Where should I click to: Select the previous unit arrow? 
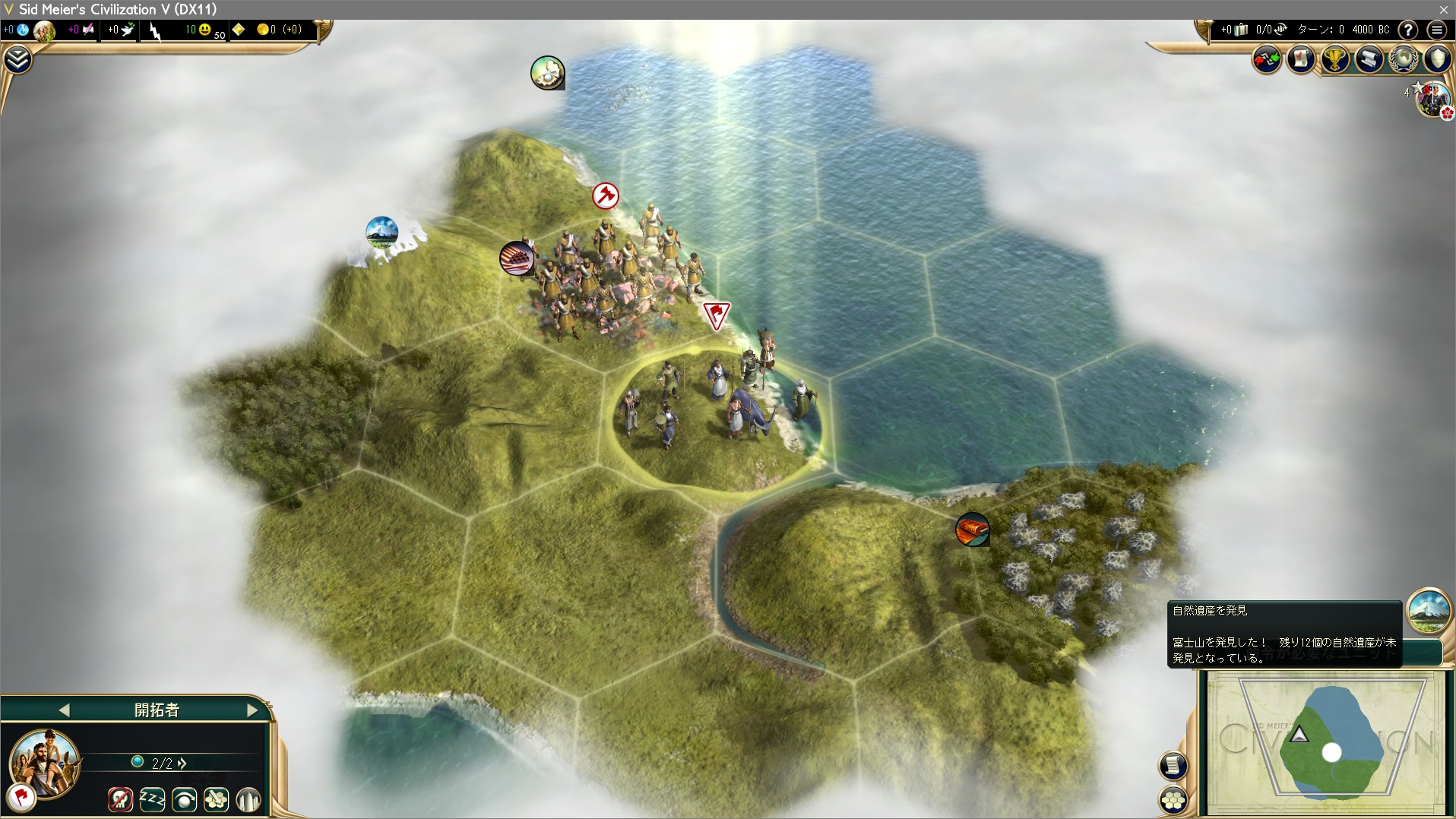pos(64,710)
